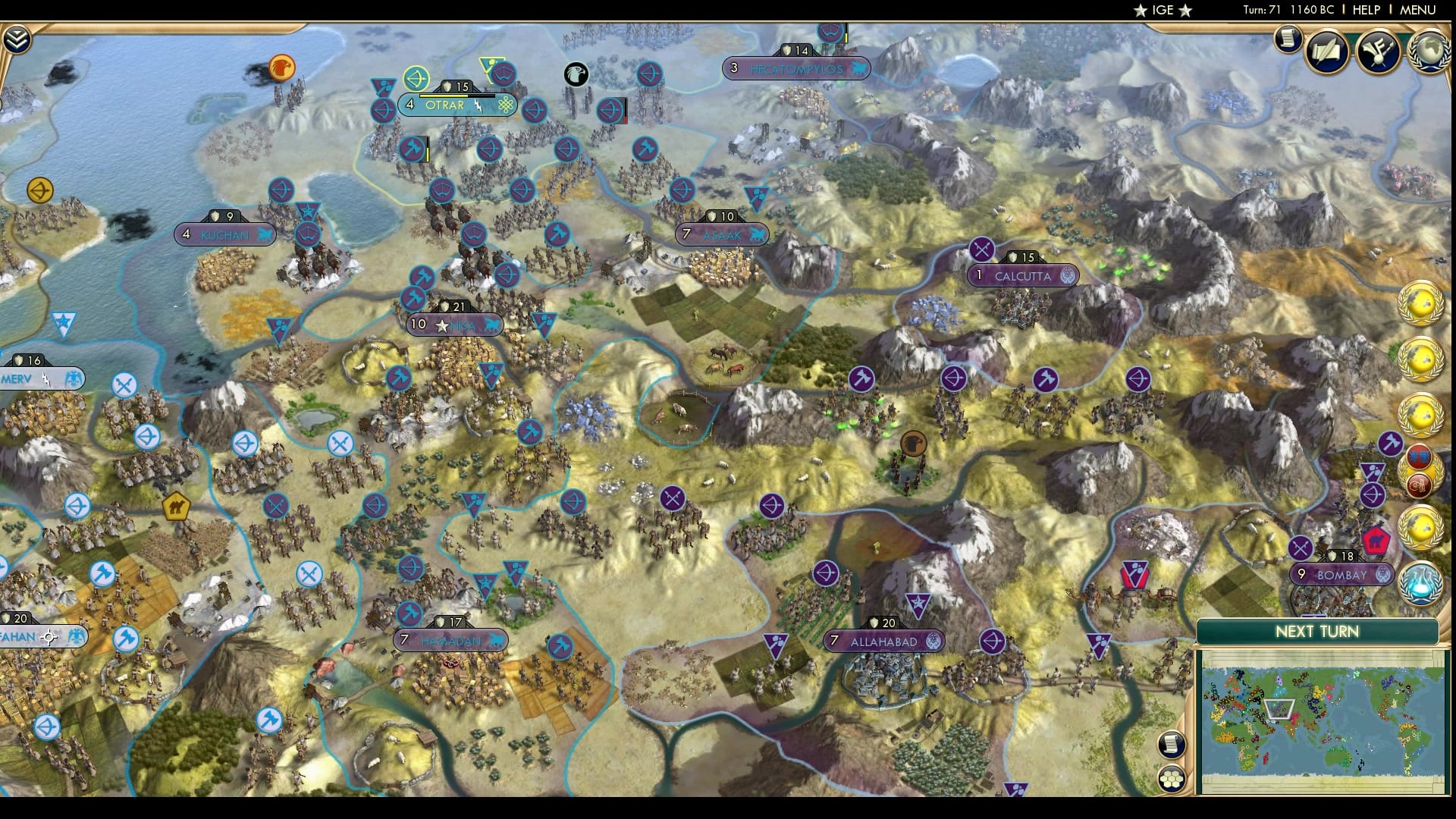The width and height of the screenshot is (1456, 819).
Task: Open Diplomacy via the laurel globe icon
Action: 1429,50
